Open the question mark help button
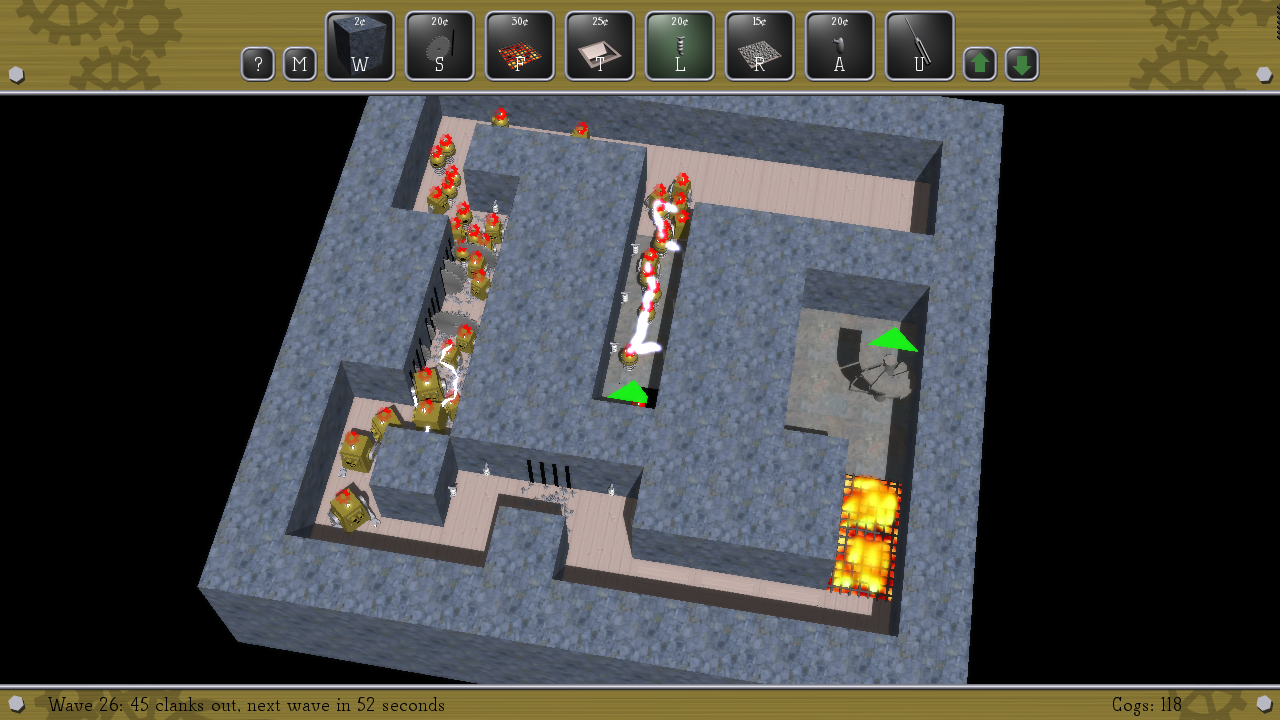1280x720 pixels. tap(258, 65)
